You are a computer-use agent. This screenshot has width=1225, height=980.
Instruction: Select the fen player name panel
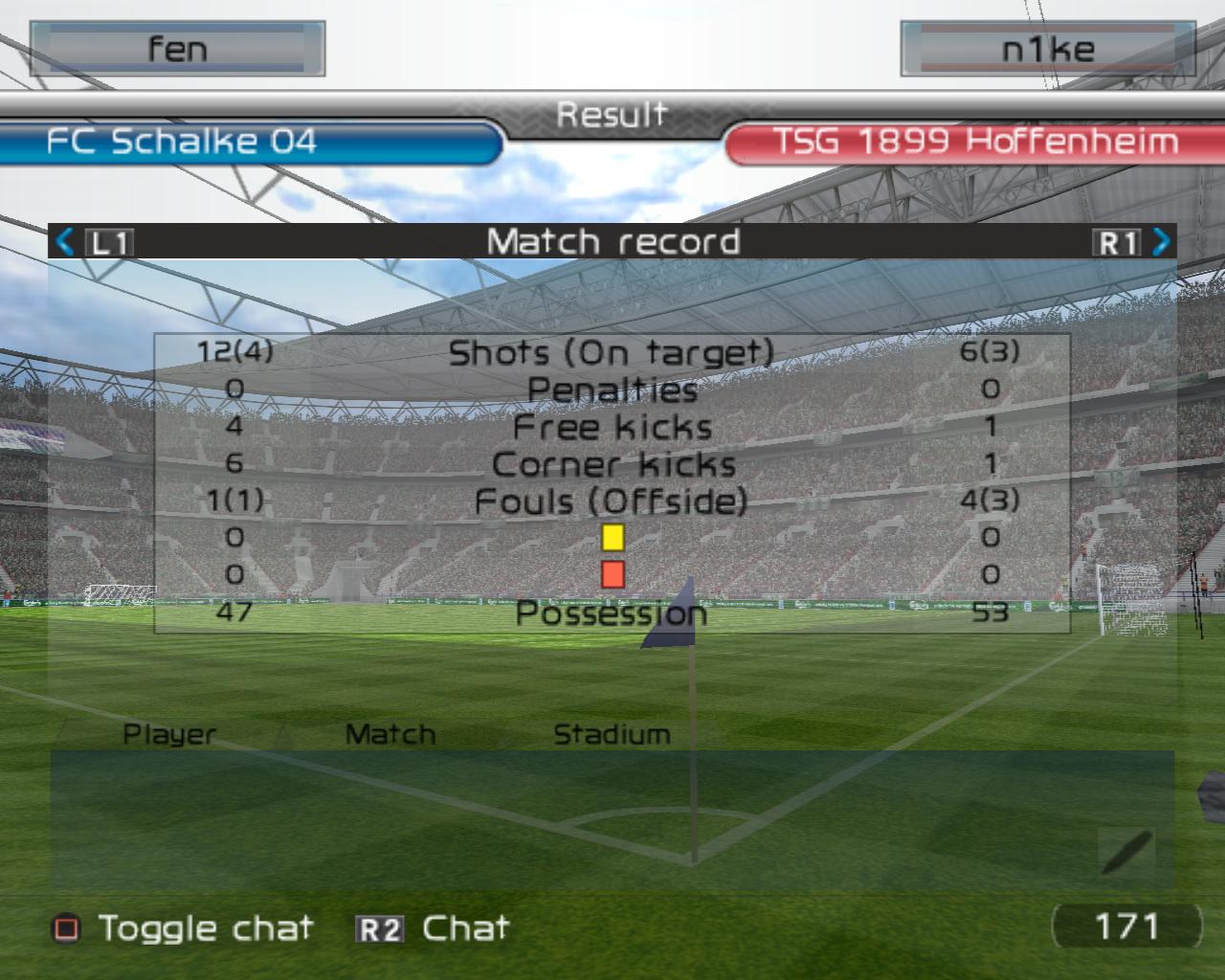tap(177, 49)
